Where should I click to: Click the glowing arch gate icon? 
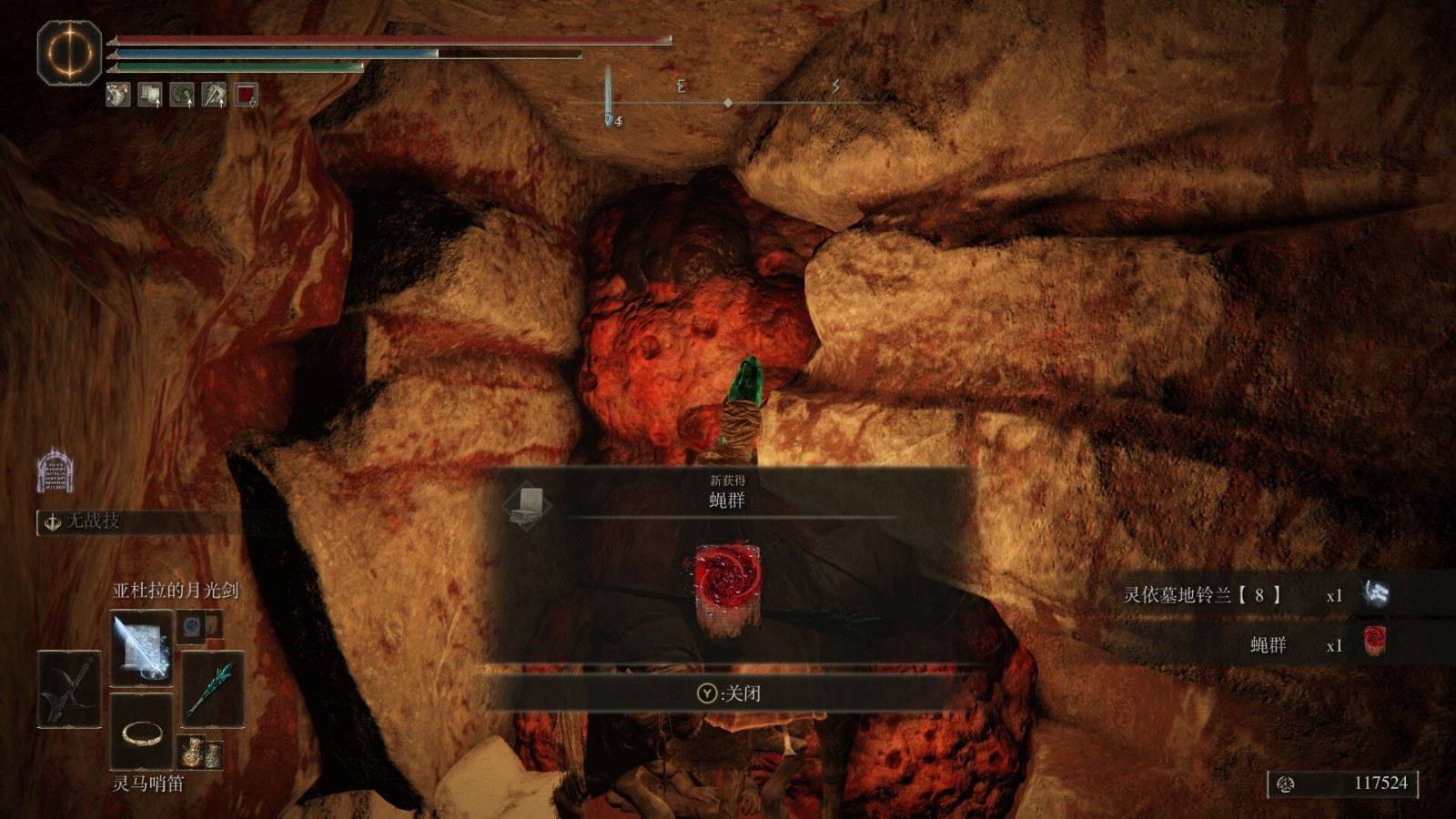[x=55, y=470]
